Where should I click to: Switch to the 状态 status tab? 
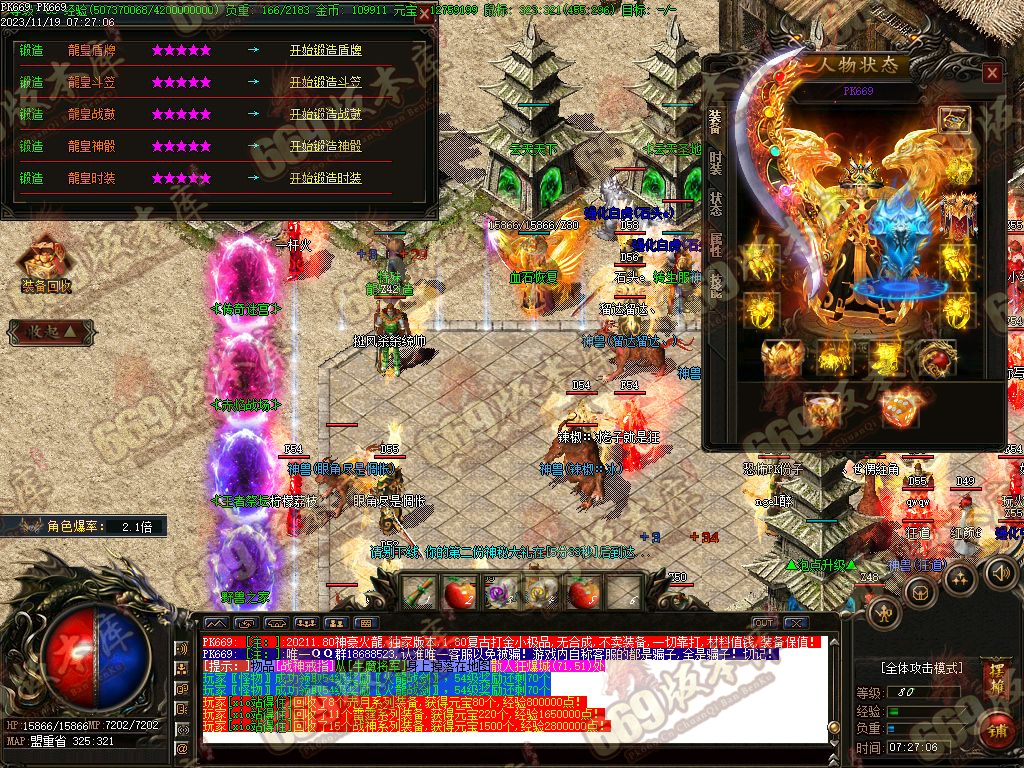point(716,203)
